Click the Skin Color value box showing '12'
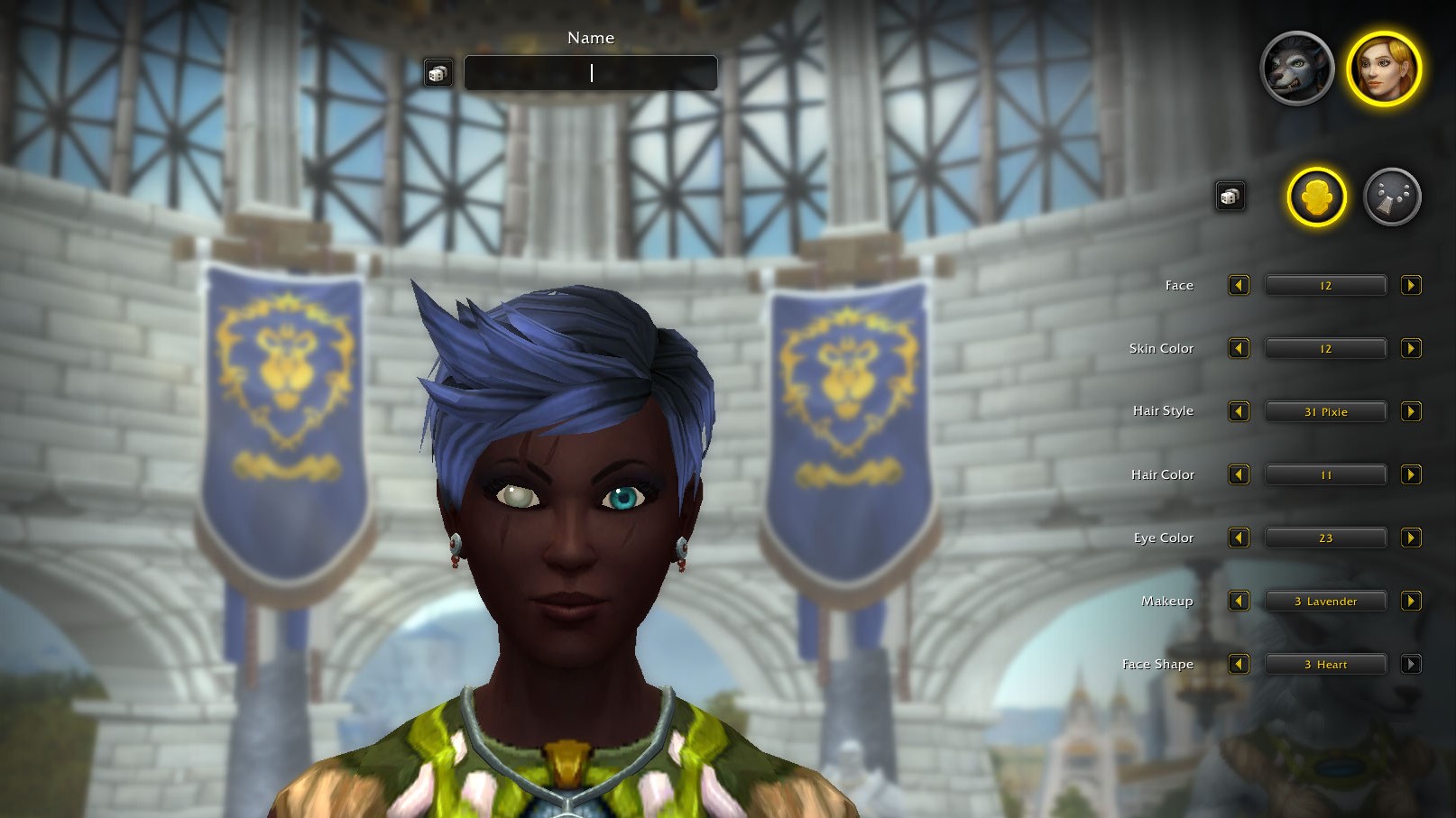 click(x=1325, y=348)
